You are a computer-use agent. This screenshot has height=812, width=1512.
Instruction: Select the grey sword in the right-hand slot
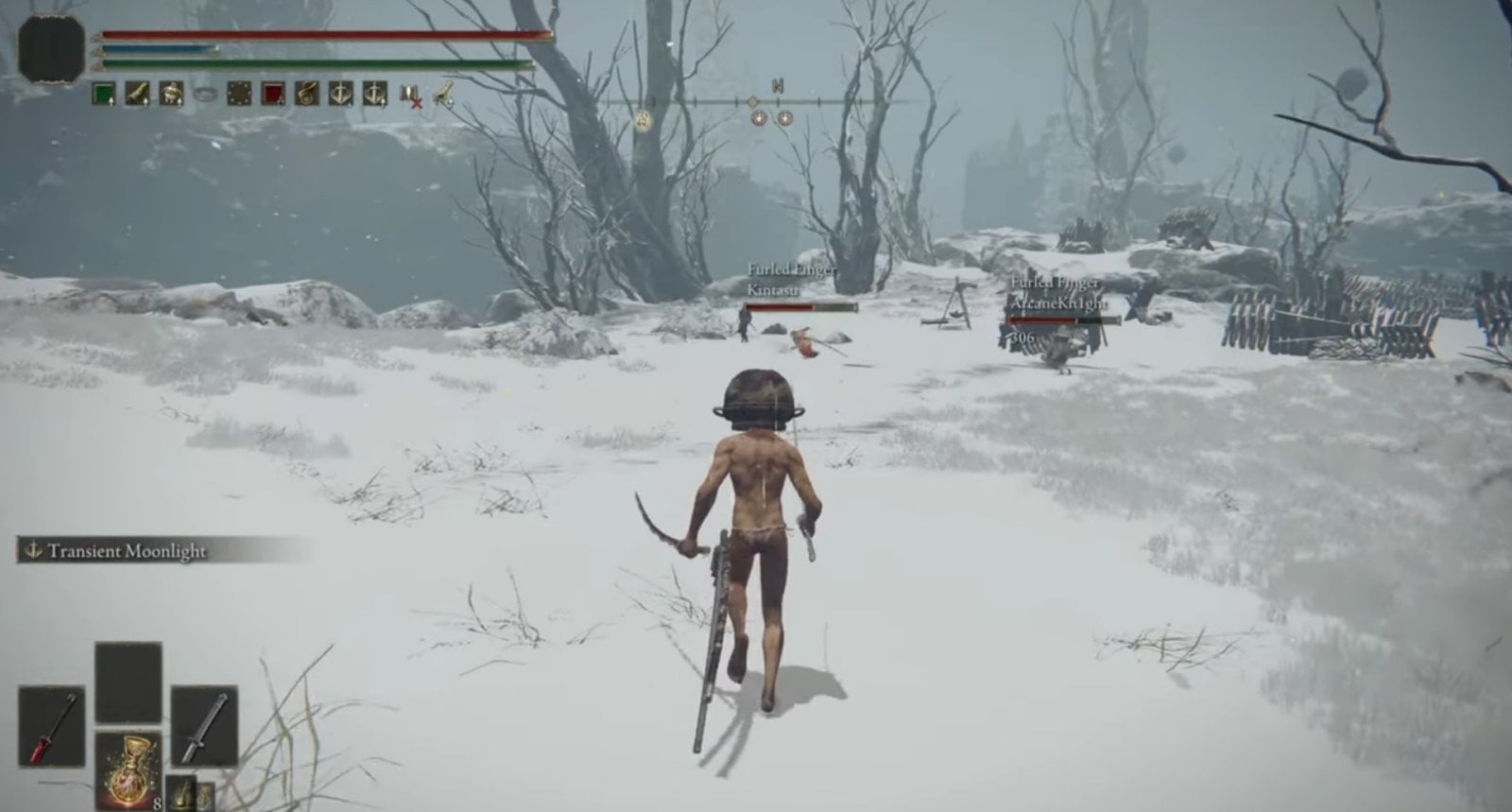204,725
